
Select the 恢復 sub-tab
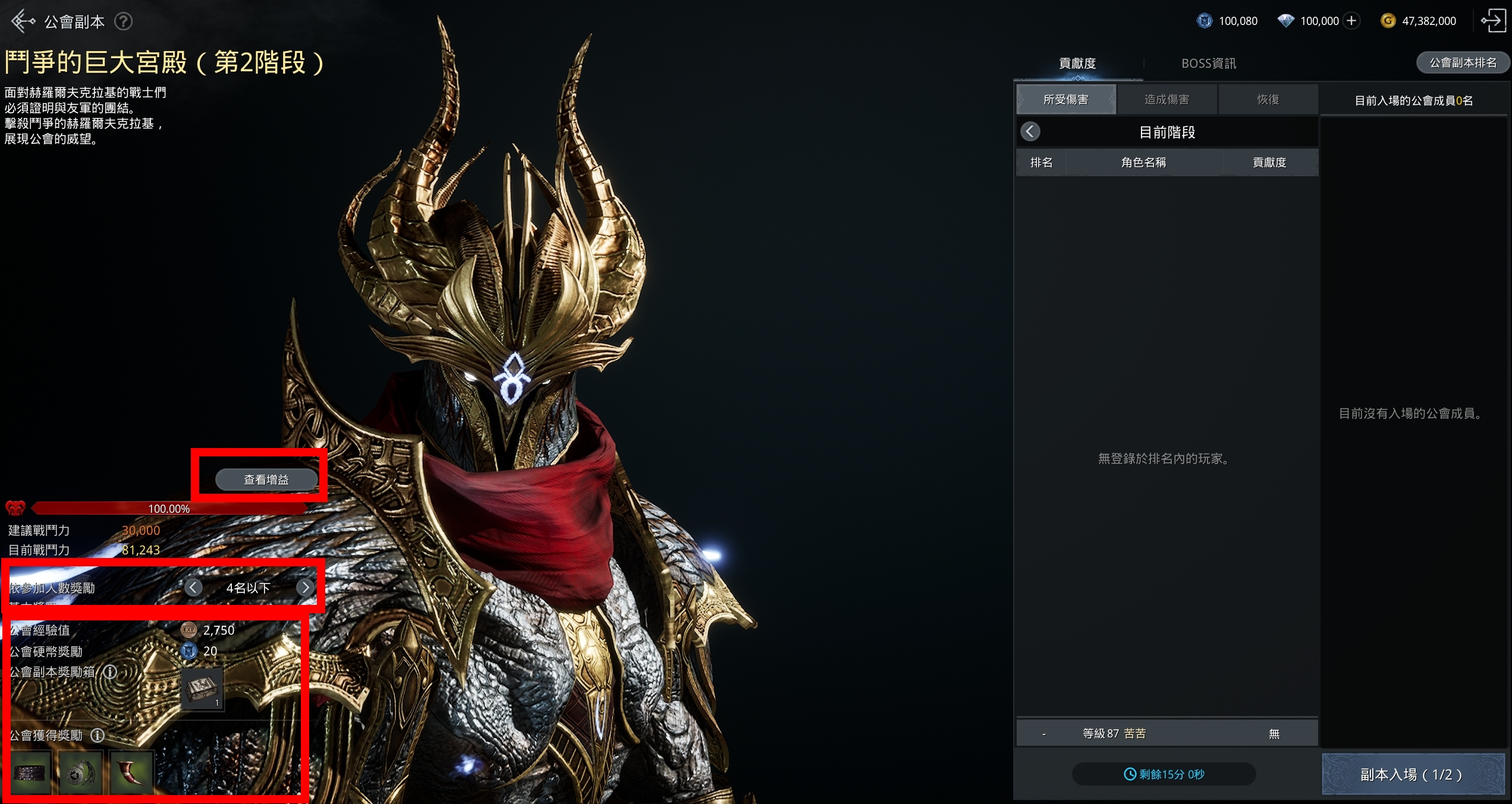pyautogui.click(x=1268, y=99)
